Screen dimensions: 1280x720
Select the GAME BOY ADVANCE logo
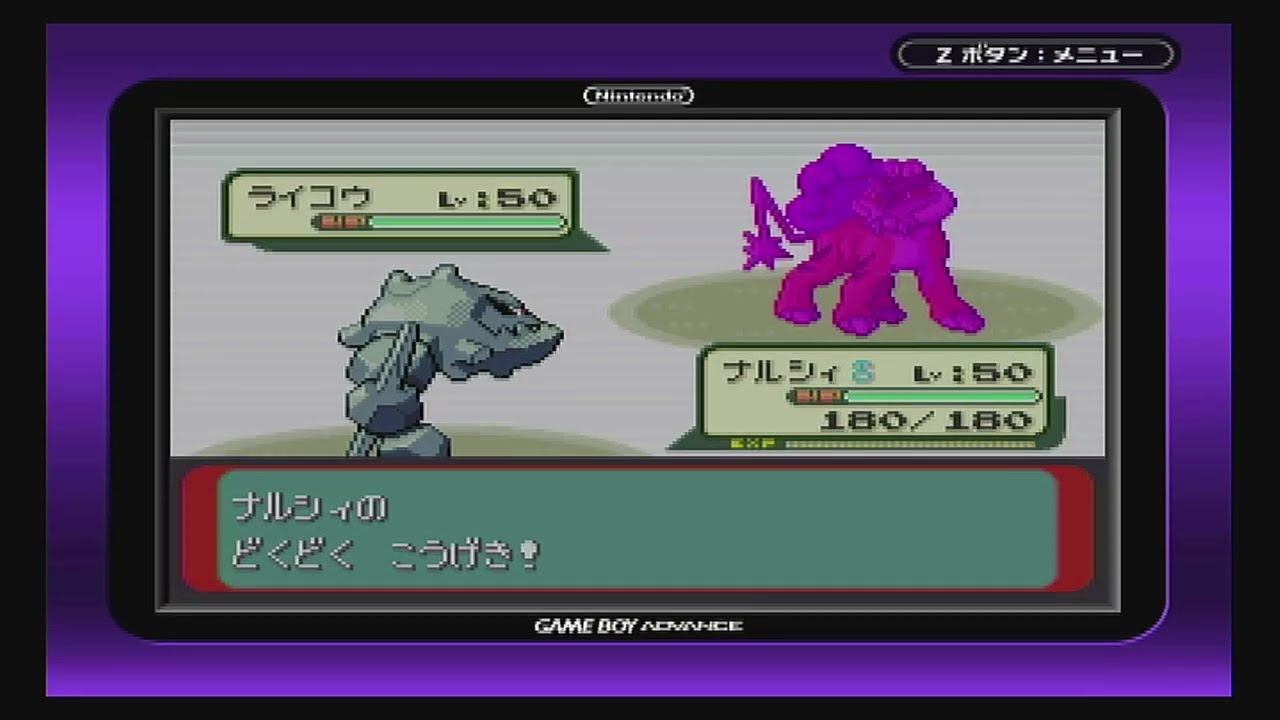coord(638,624)
